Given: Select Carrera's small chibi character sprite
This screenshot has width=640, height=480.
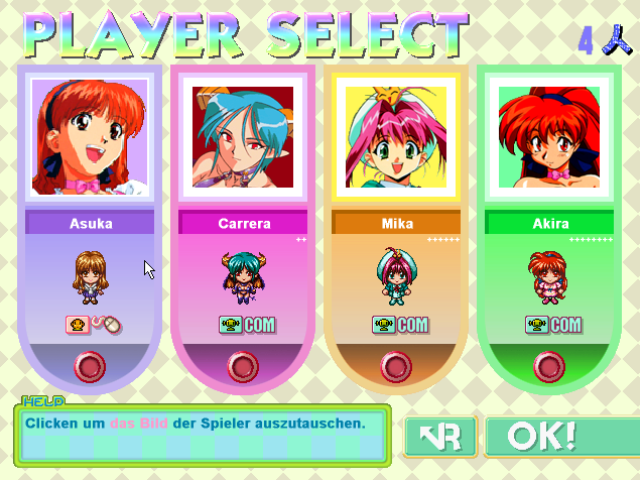Looking at the screenshot, I should [x=243, y=277].
